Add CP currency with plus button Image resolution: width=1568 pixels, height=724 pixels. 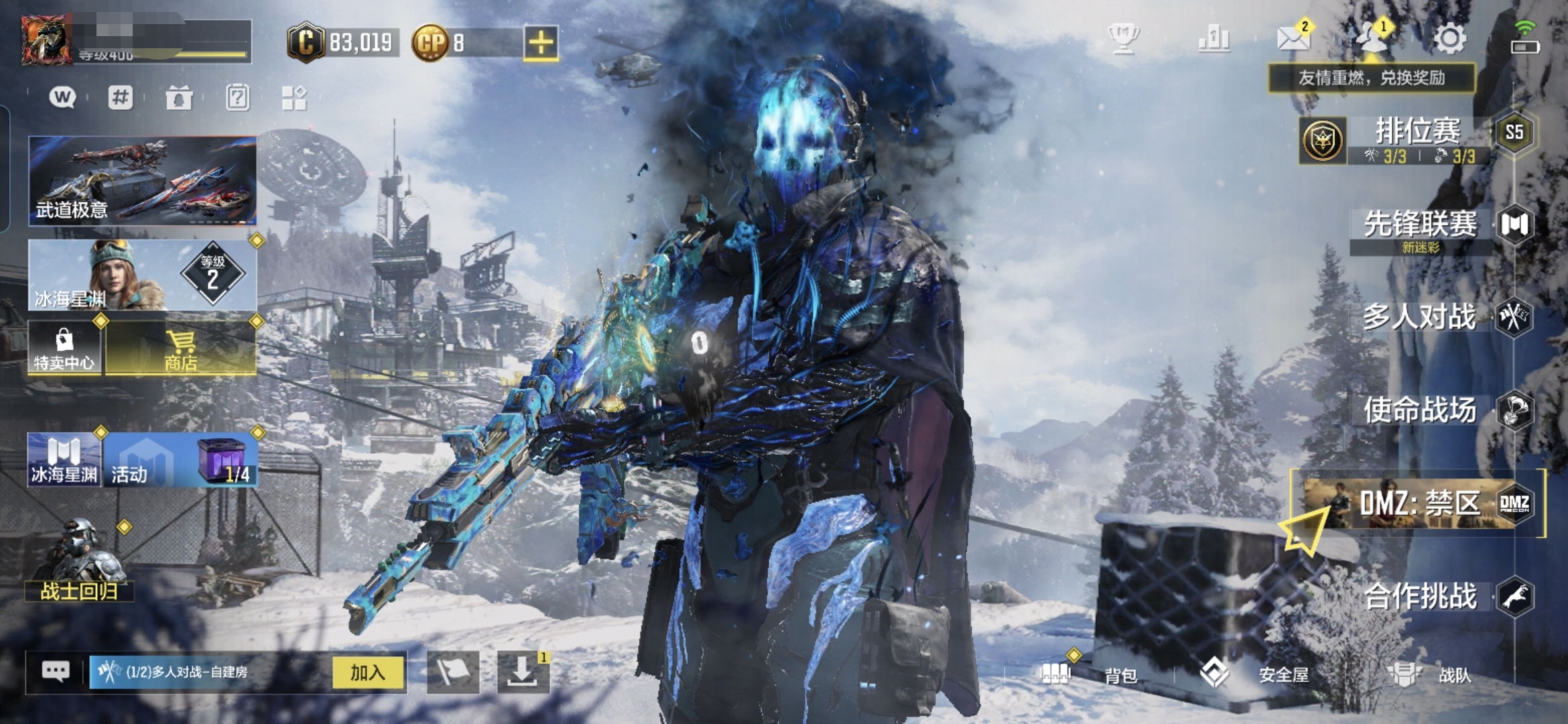pos(541,43)
